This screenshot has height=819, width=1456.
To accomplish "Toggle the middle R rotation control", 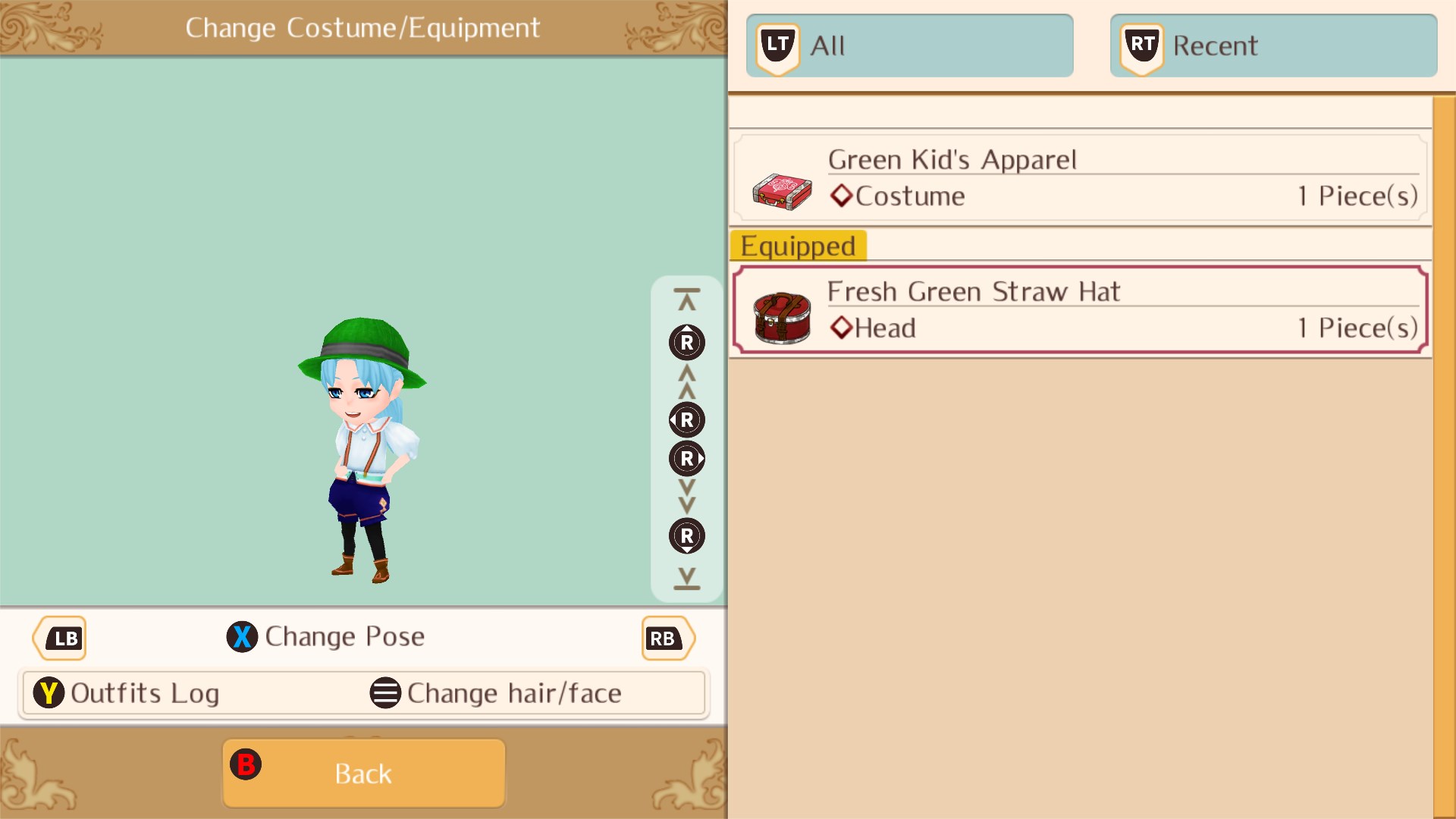I will pyautogui.click(x=686, y=419).
